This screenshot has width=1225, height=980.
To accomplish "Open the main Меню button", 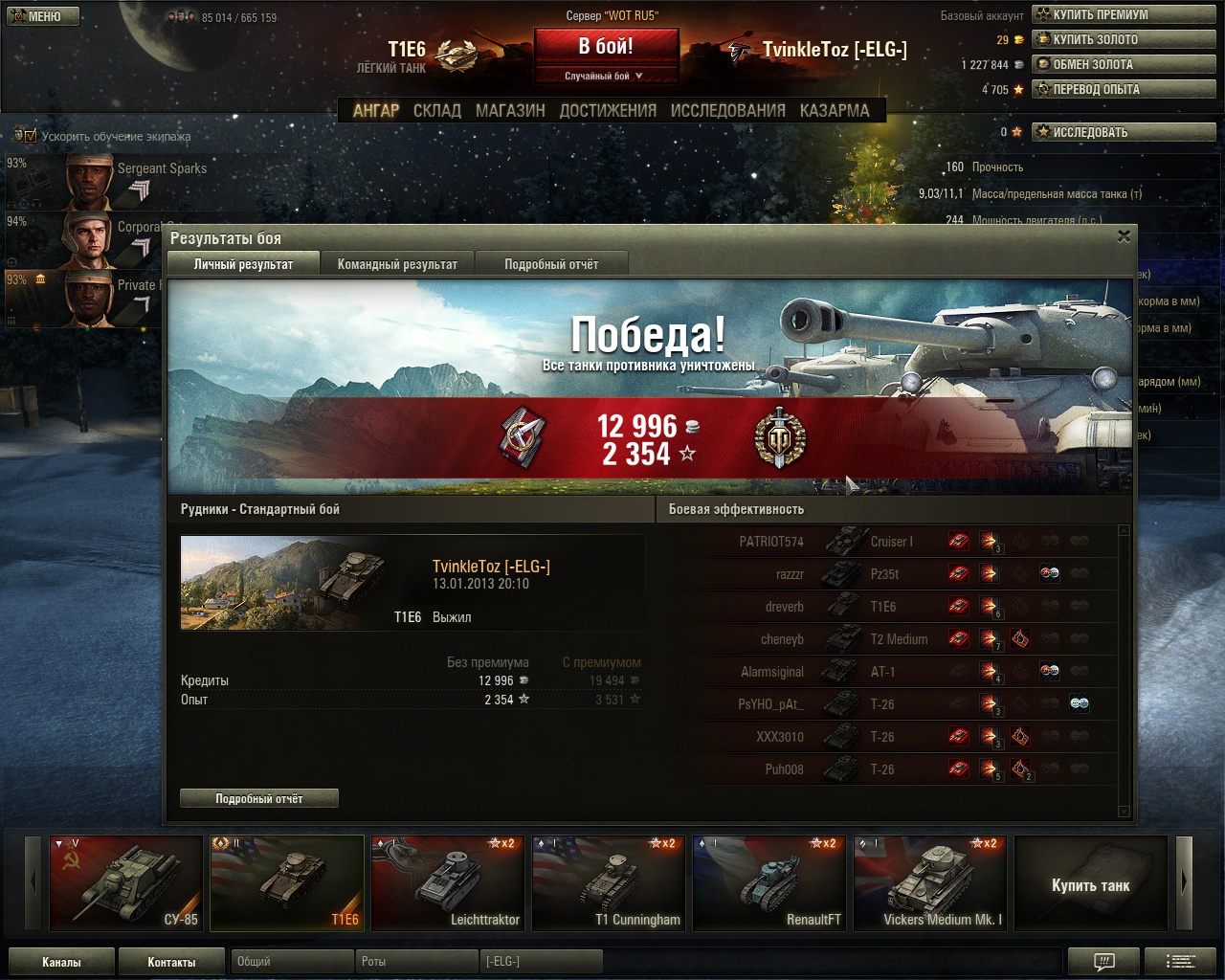I will 43,16.
